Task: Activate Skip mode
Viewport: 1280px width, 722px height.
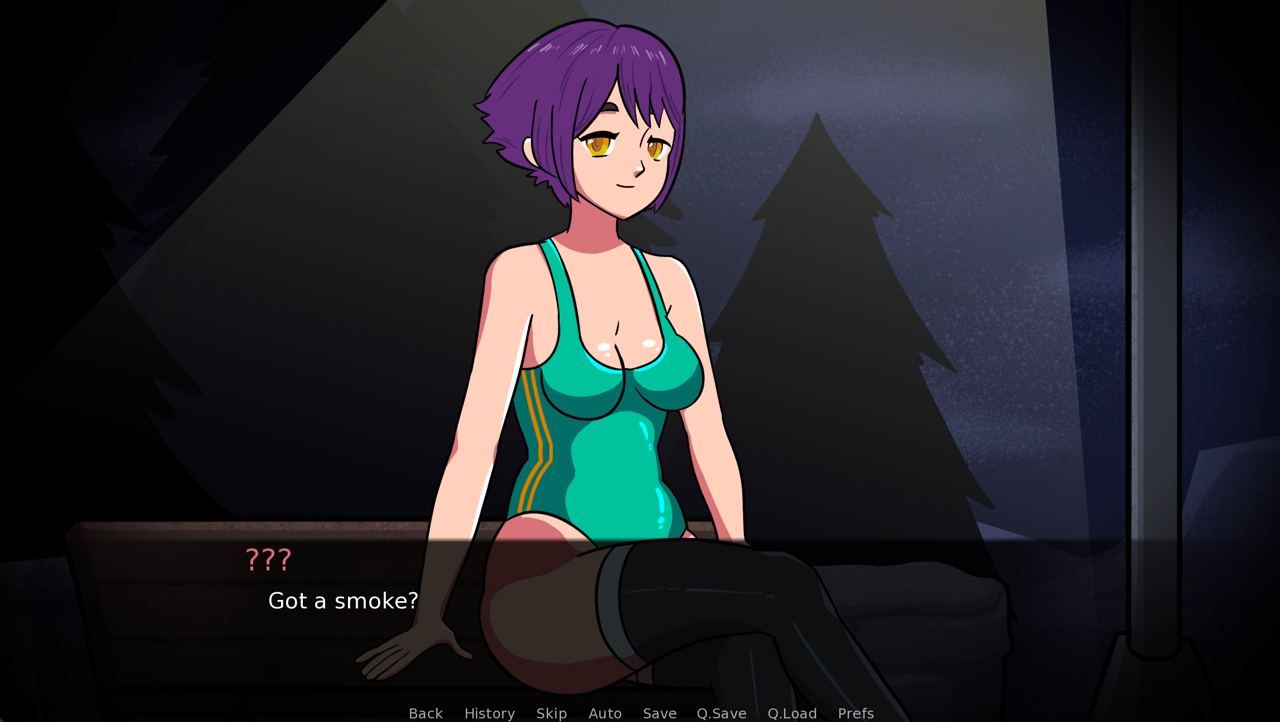Action: [x=551, y=713]
